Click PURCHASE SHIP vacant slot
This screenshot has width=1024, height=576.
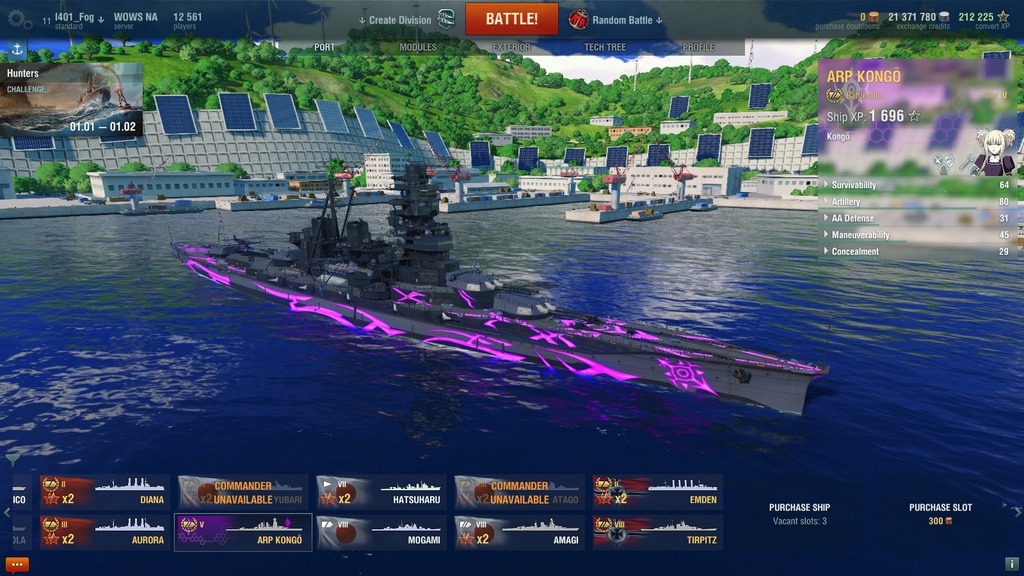coord(799,514)
